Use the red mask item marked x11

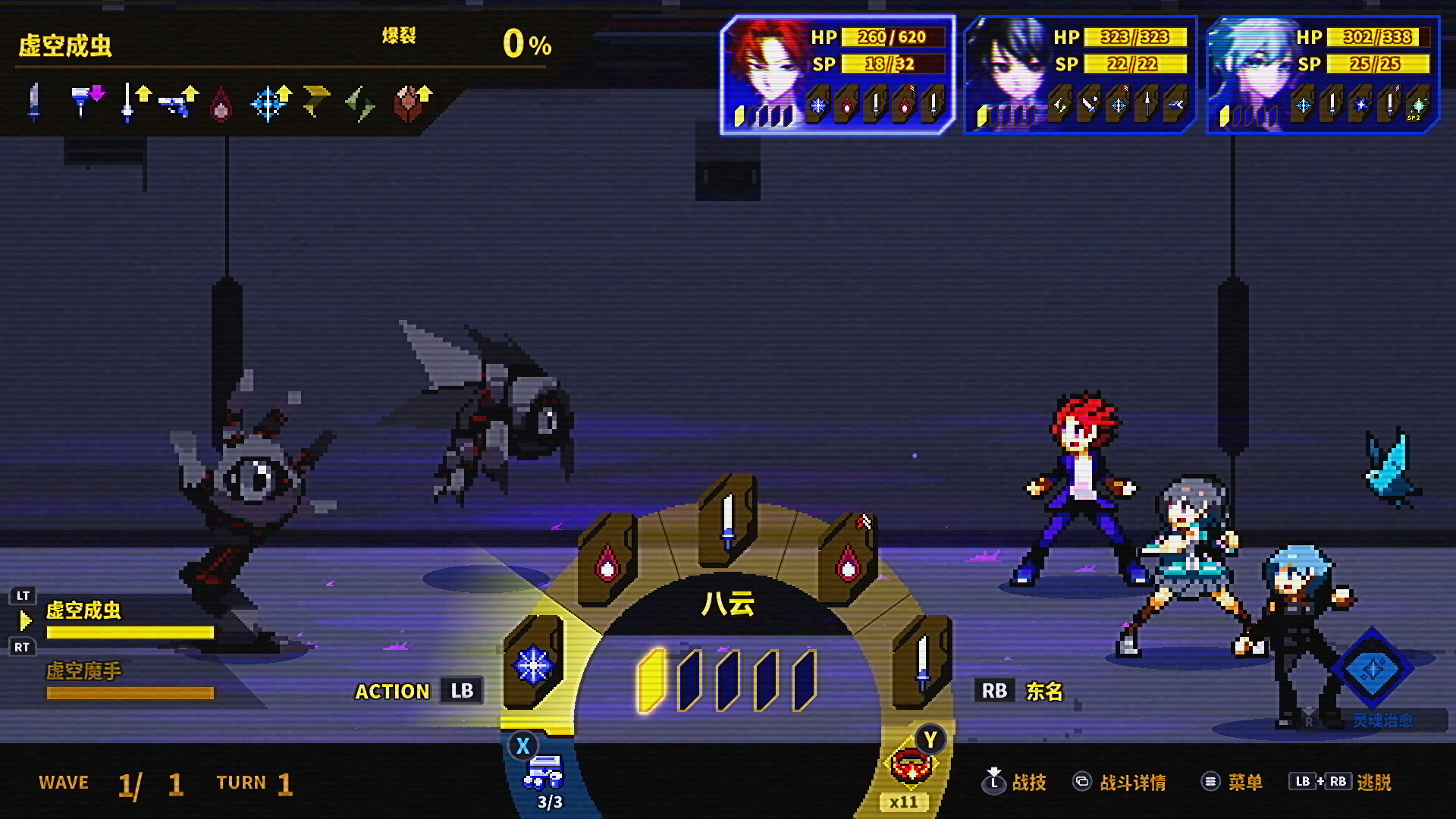pos(910,767)
